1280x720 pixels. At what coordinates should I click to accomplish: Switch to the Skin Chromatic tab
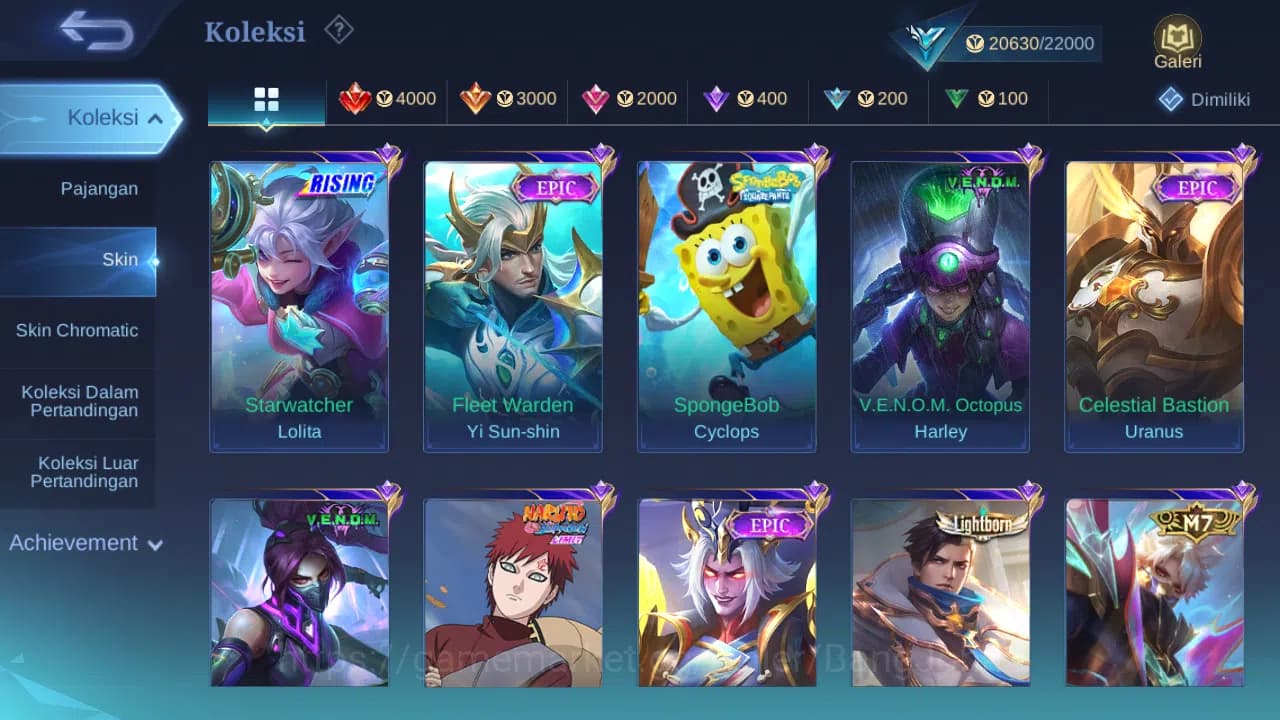tap(78, 330)
